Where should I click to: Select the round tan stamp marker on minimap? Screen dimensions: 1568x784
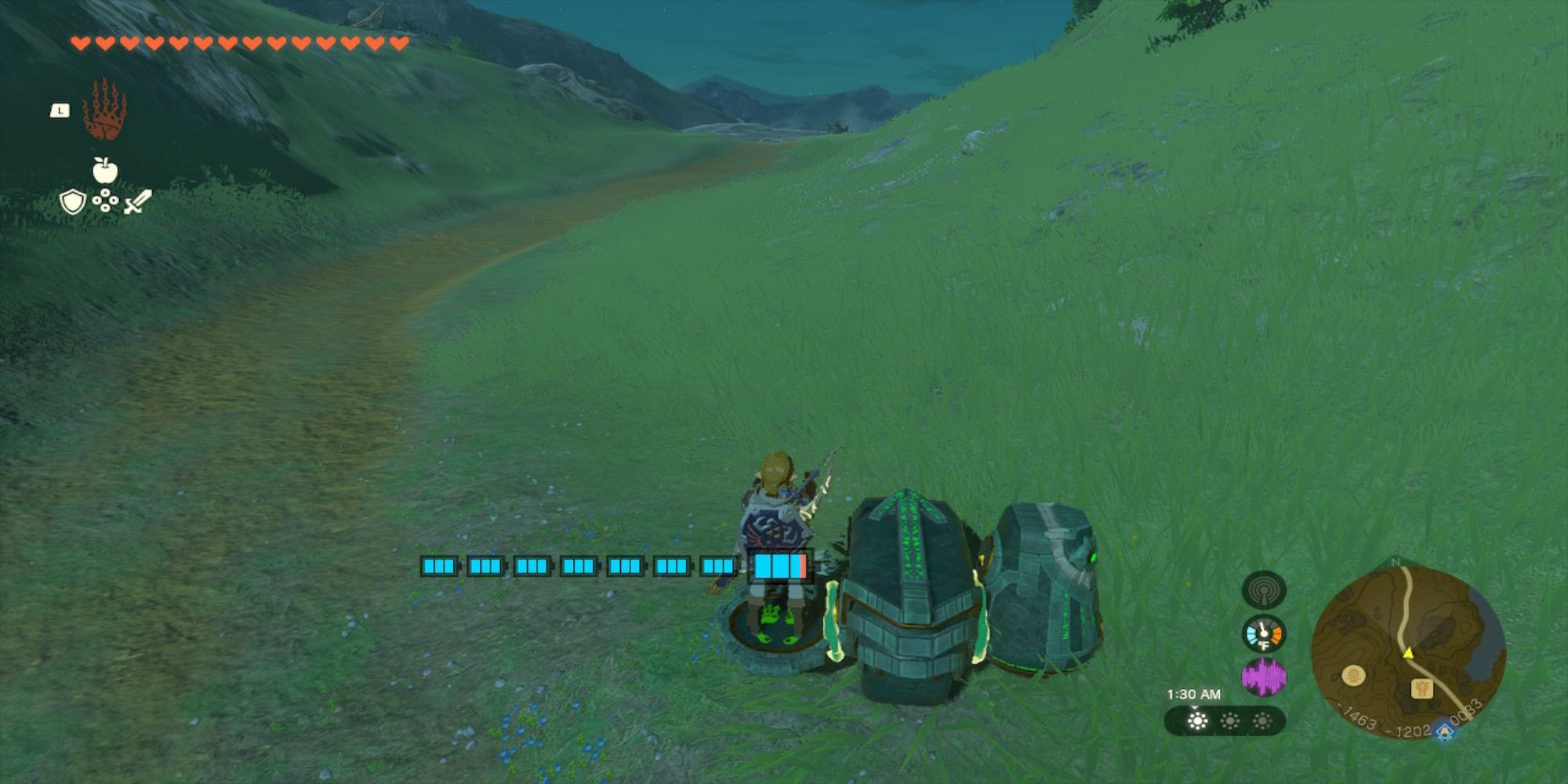(x=1353, y=675)
